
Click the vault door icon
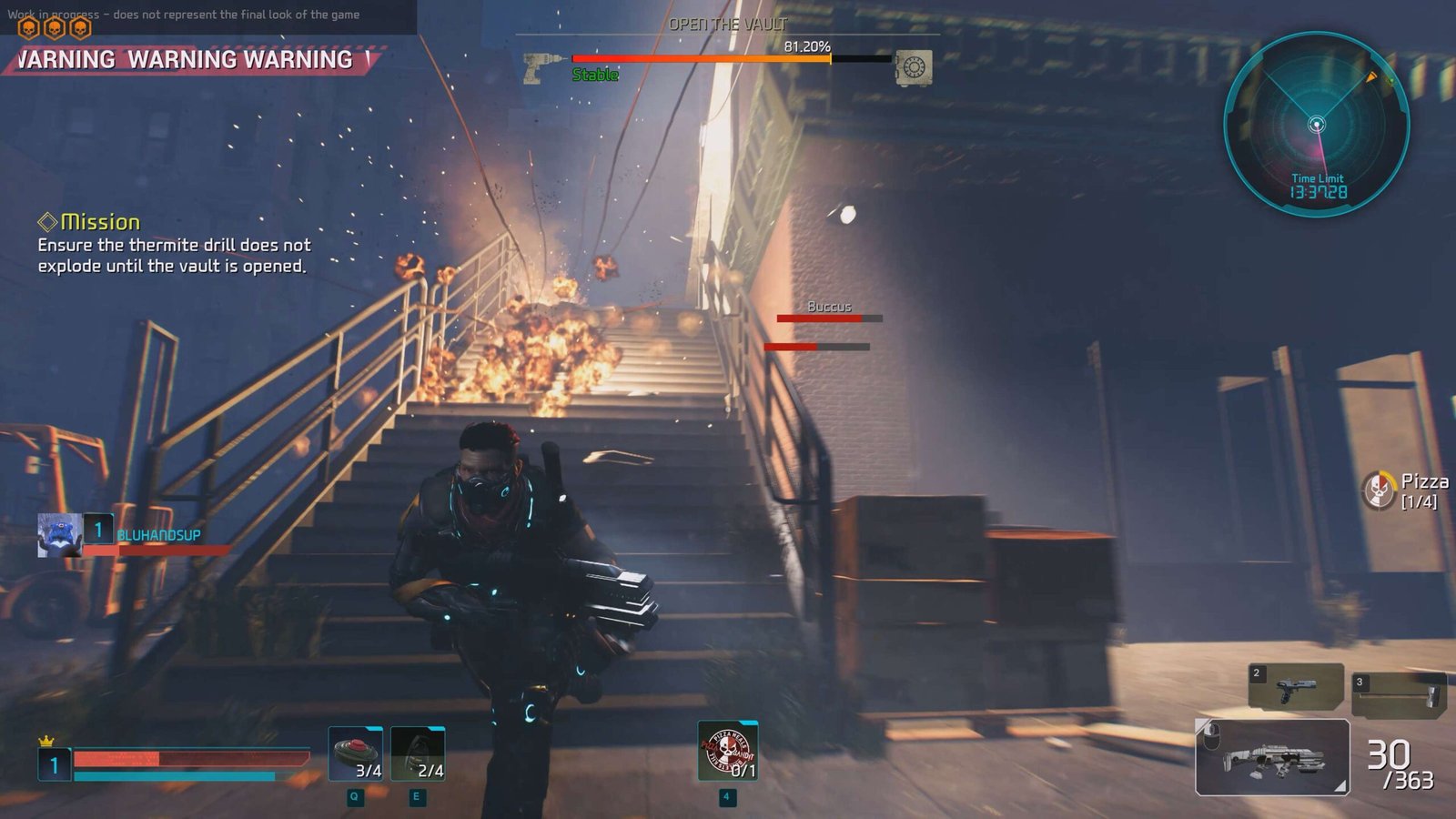(913, 67)
